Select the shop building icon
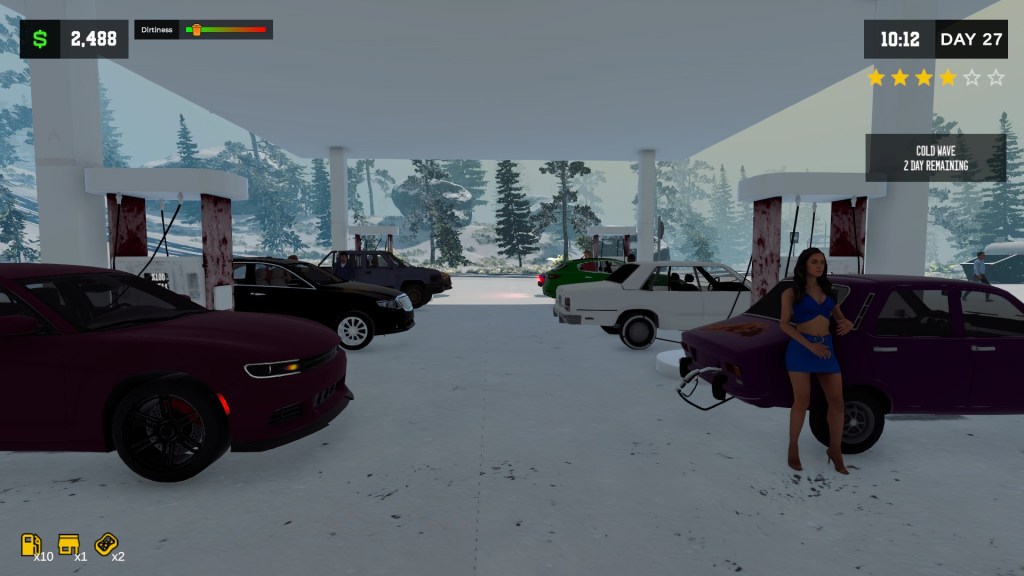The image size is (1024, 576). pyautogui.click(x=69, y=544)
